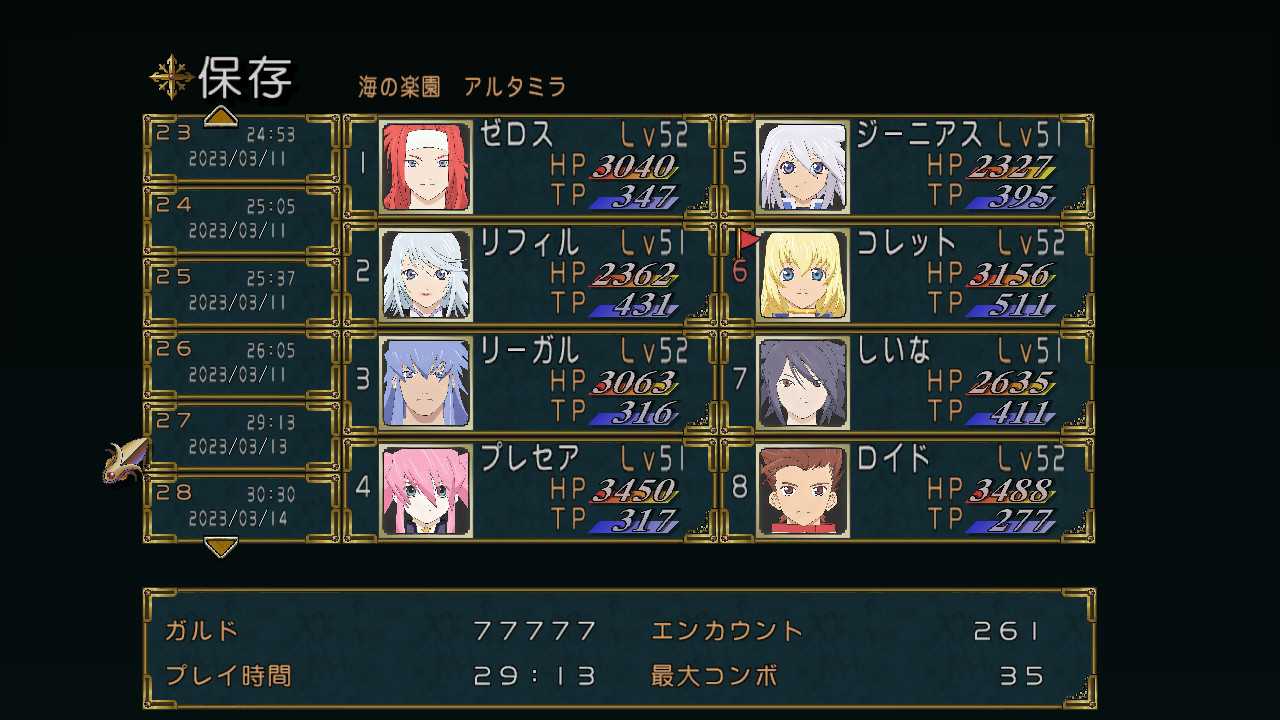Select party member ゼロス panel

point(530,166)
